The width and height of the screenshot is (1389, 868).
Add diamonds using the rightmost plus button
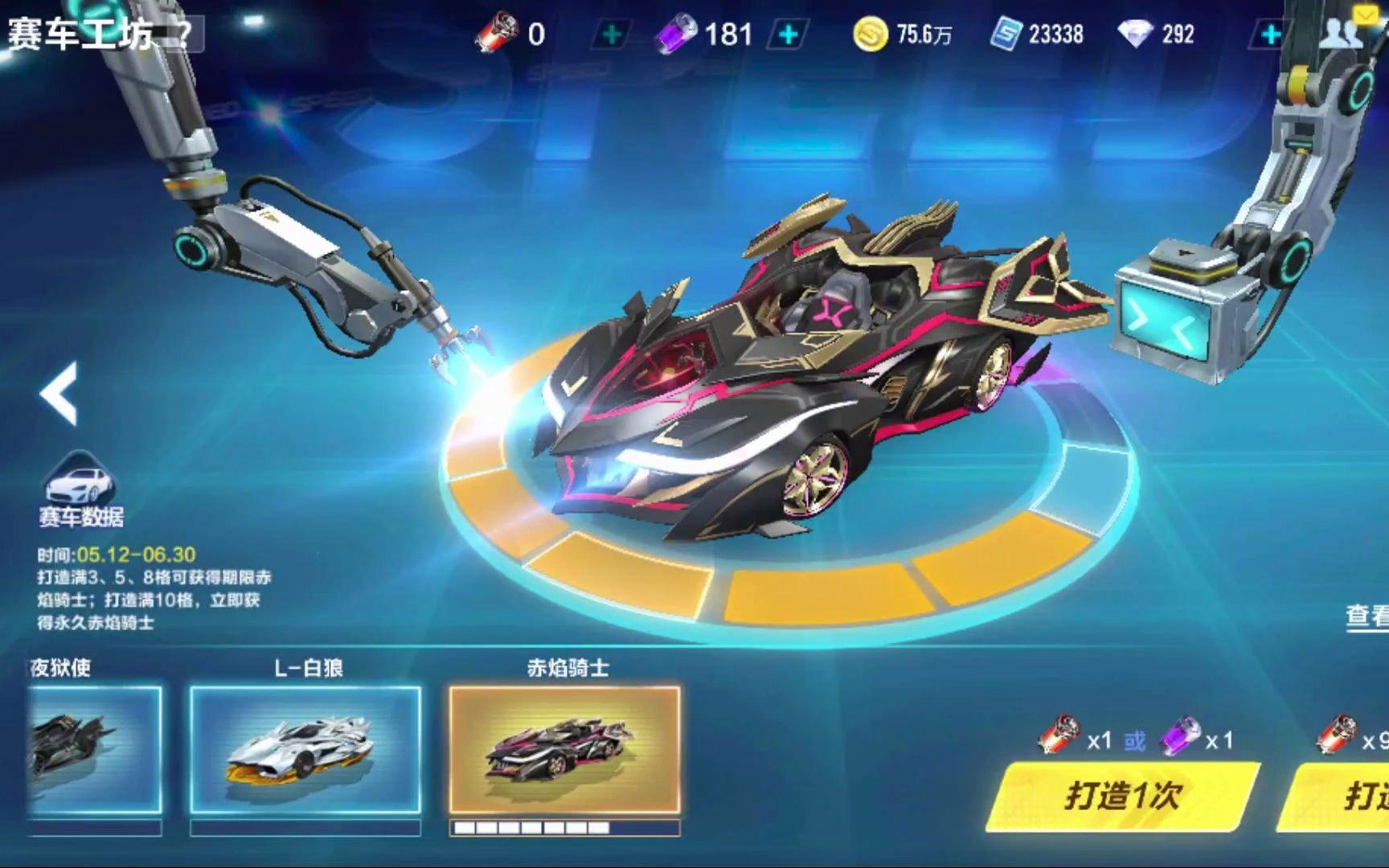[x=1268, y=34]
